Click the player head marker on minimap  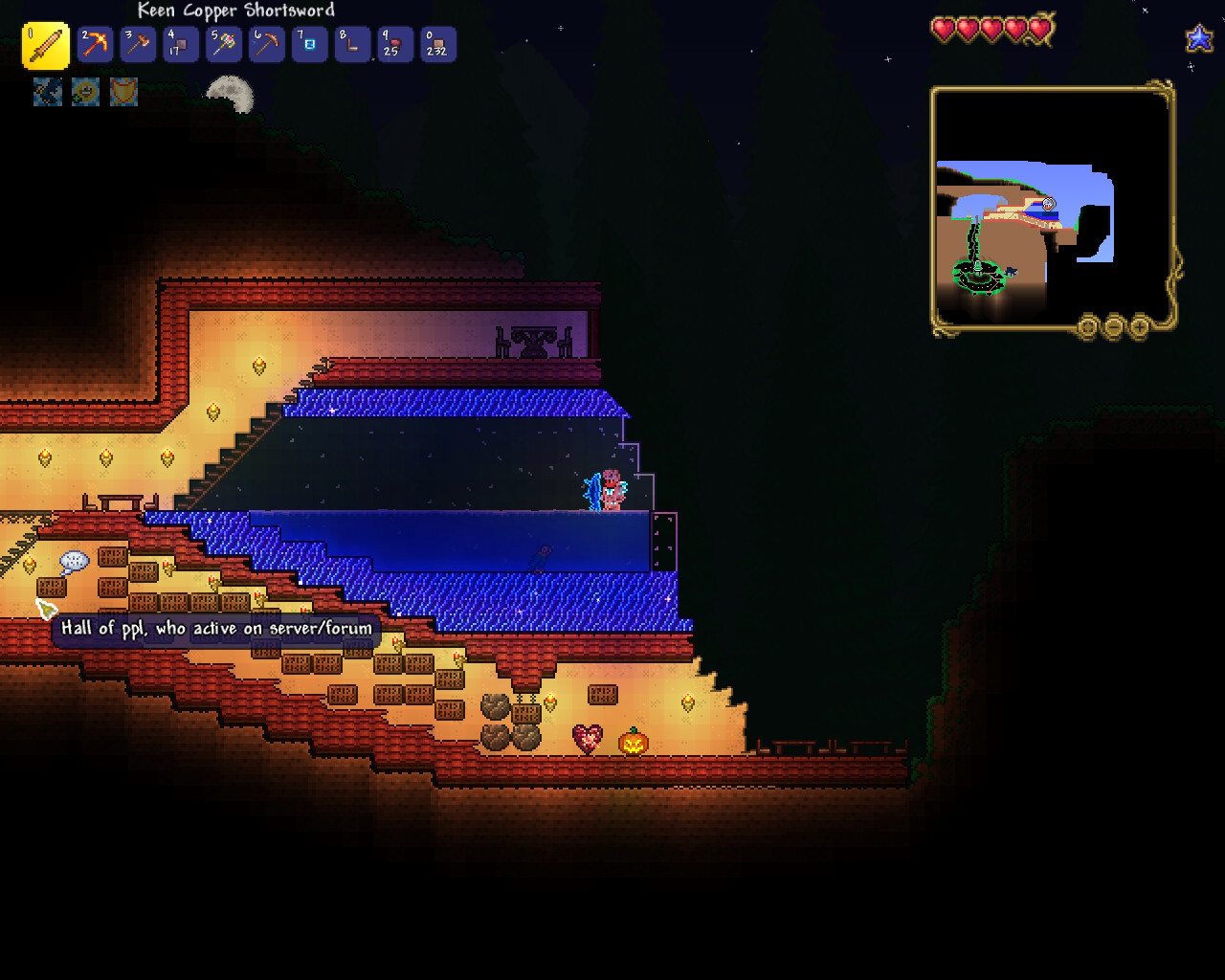click(1048, 204)
